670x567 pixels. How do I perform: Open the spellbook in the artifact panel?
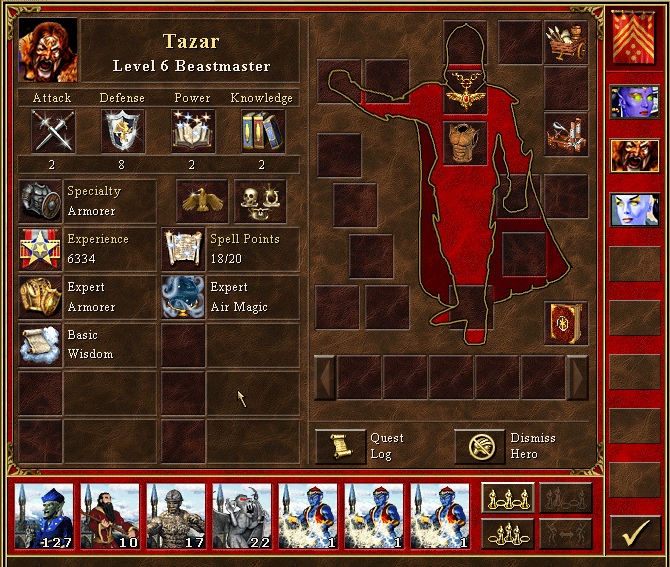click(x=565, y=323)
